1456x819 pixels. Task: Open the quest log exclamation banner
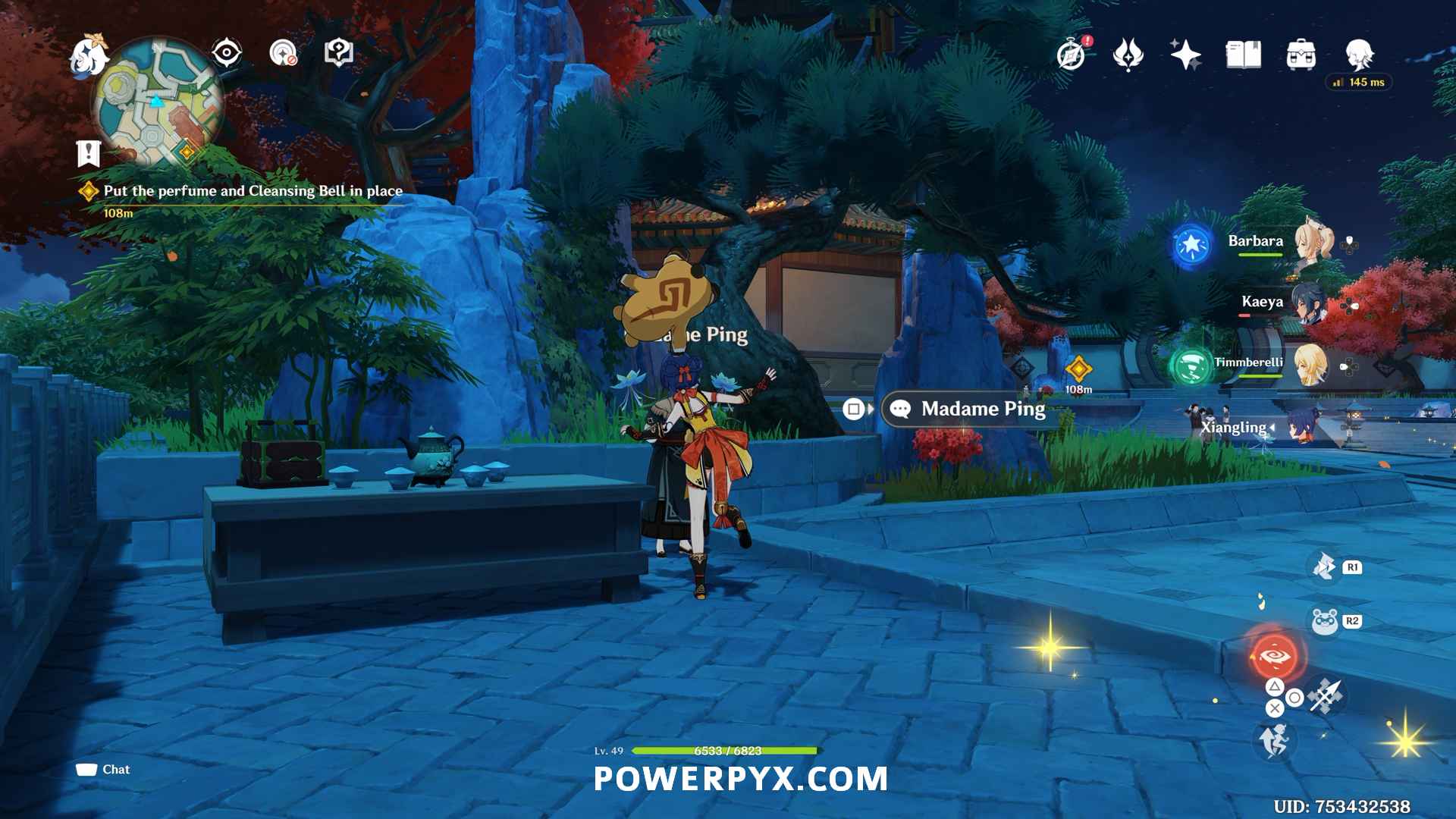[x=89, y=153]
